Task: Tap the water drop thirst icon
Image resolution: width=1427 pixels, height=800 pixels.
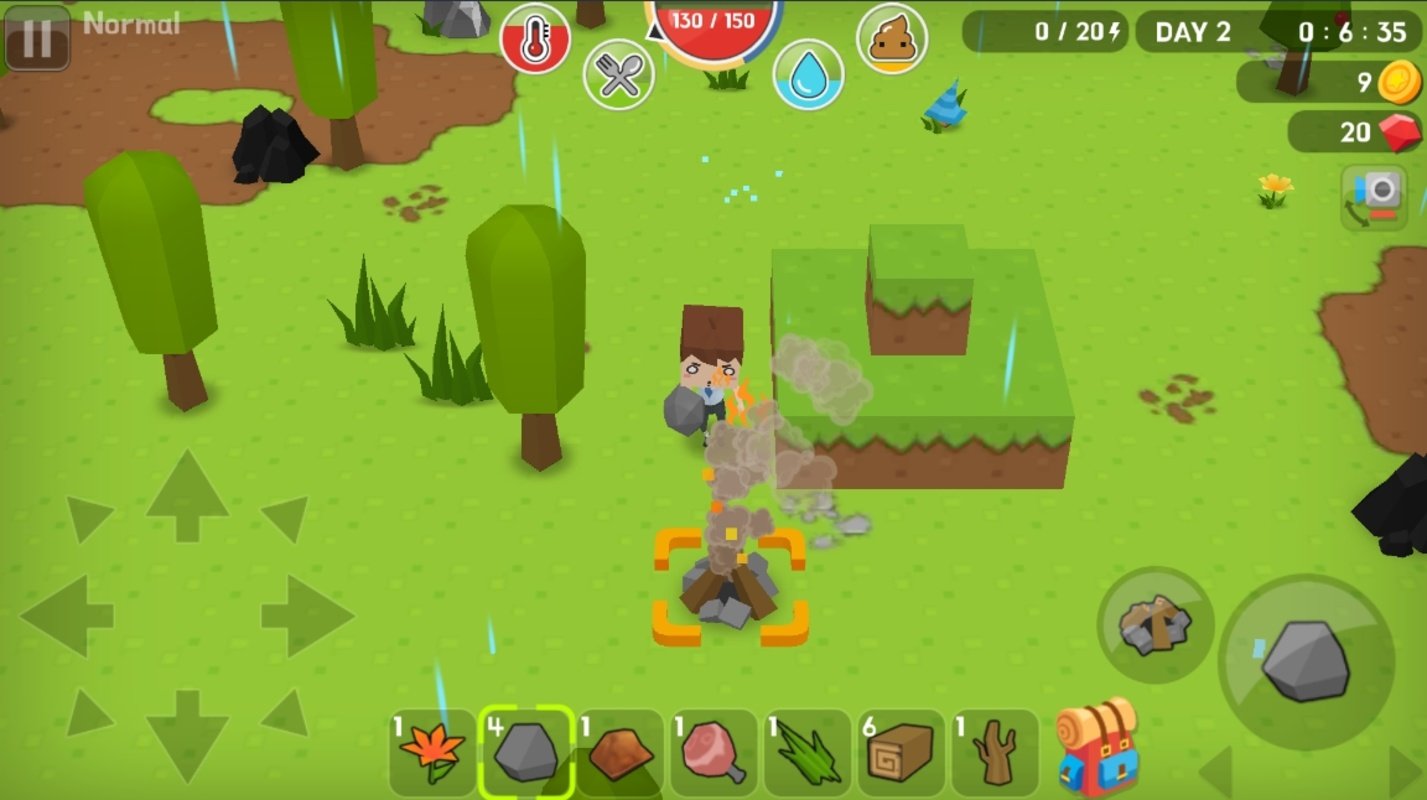Action: tap(808, 74)
